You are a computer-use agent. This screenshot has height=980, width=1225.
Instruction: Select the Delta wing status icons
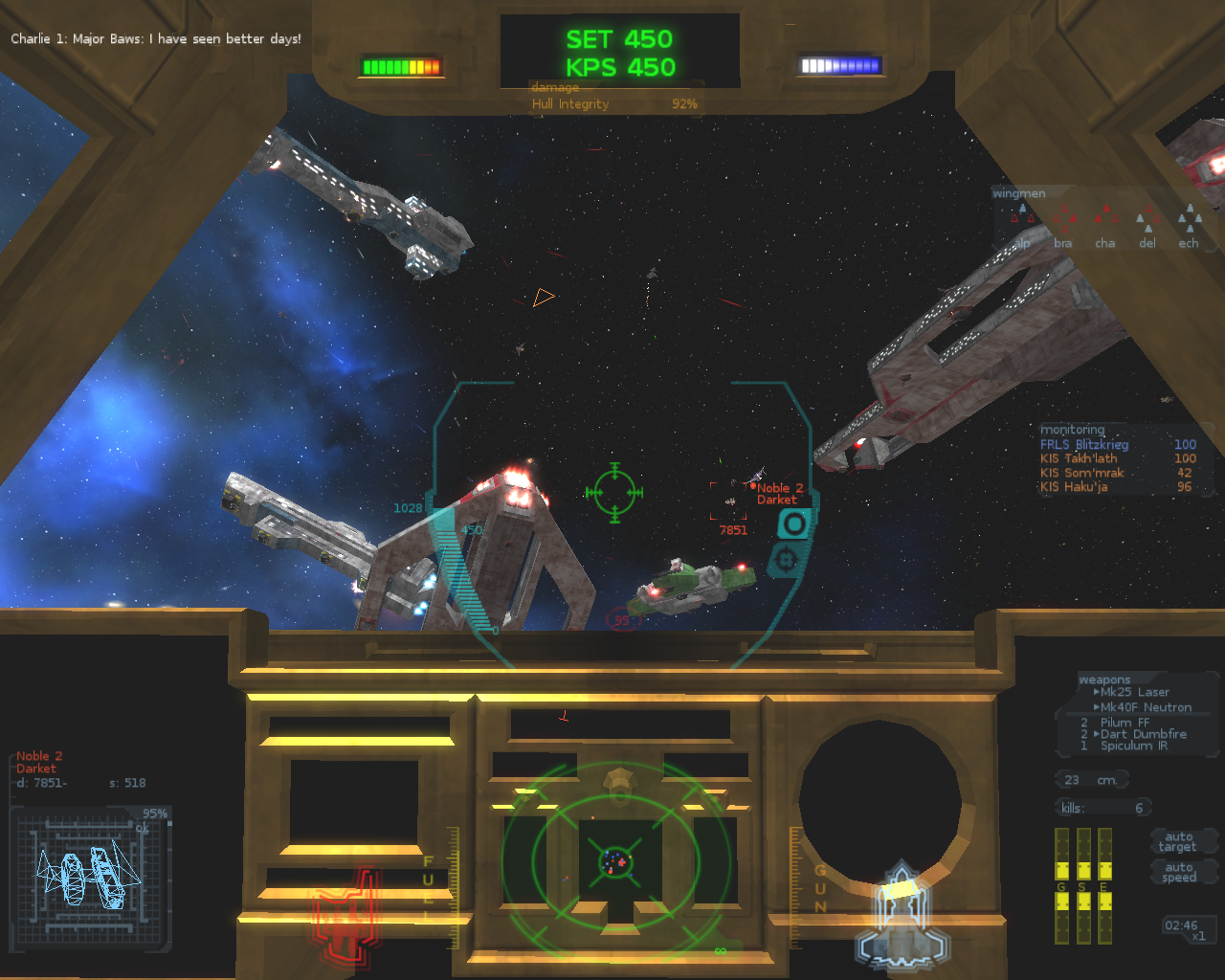pos(1147,221)
